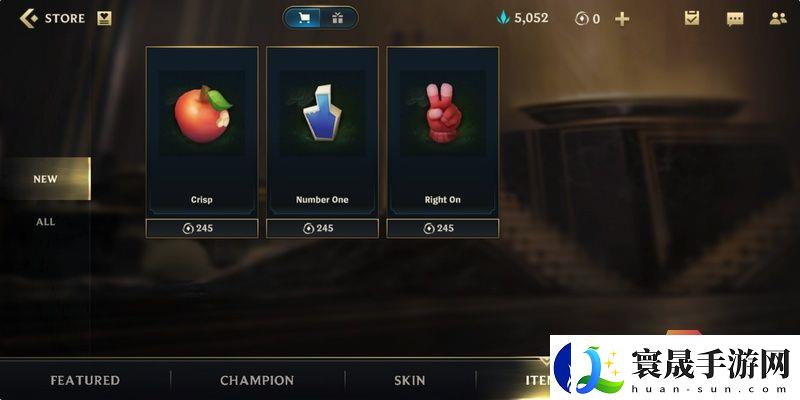Show the ALL items category

pyautogui.click(x=45, y=221)
